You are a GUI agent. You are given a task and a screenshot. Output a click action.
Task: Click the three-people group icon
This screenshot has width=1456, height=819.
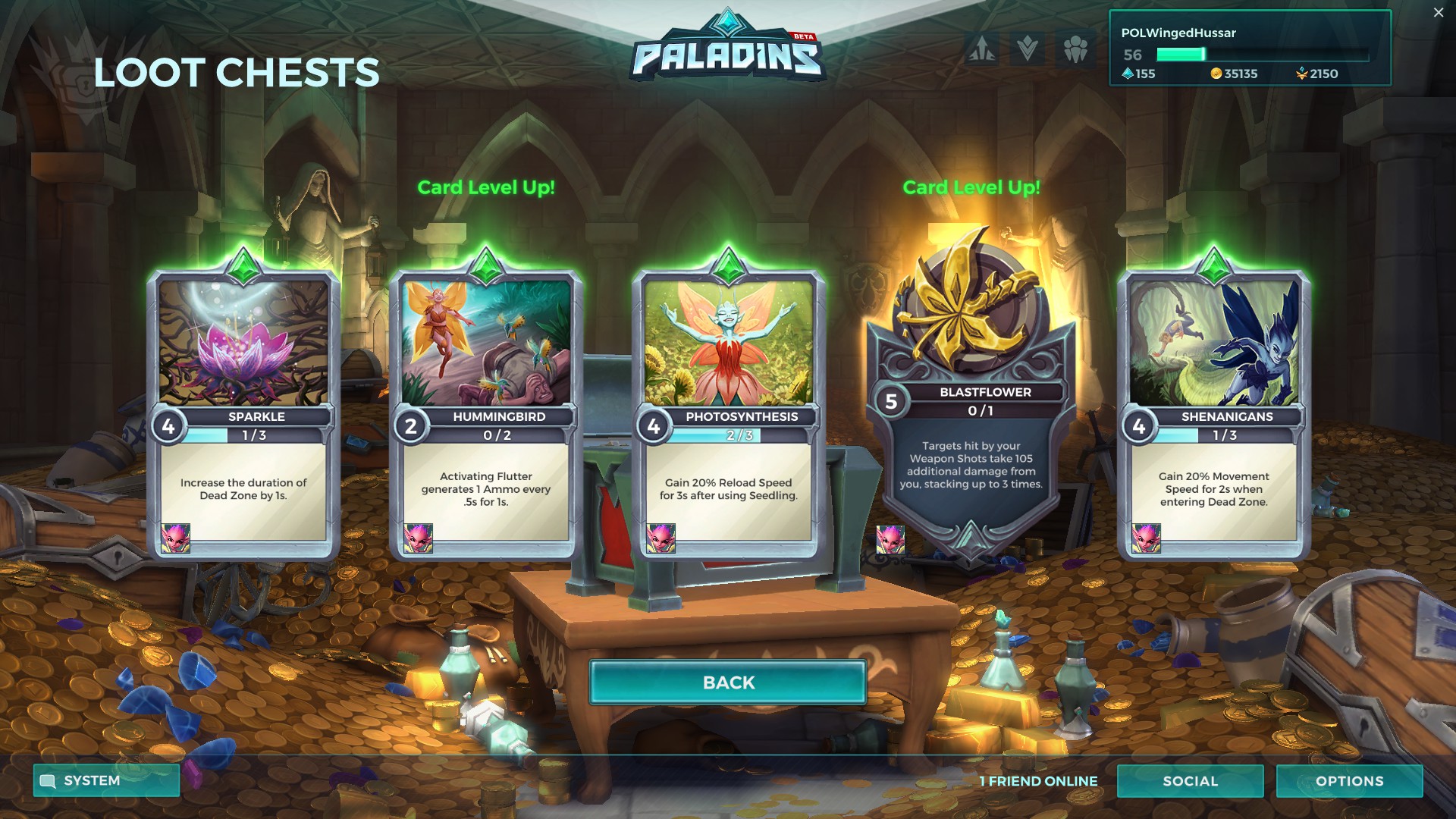point(1075,49)
